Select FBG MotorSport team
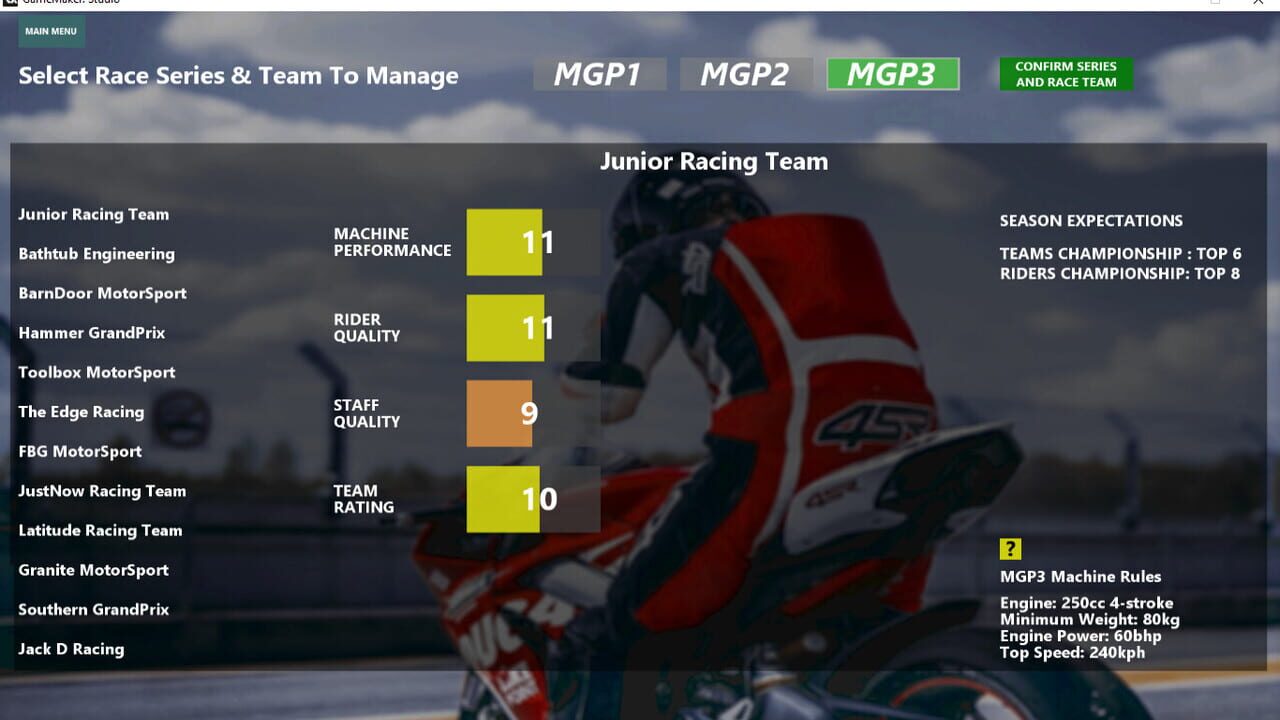Screen dimensions: 1280x720 tap(79, 451)
